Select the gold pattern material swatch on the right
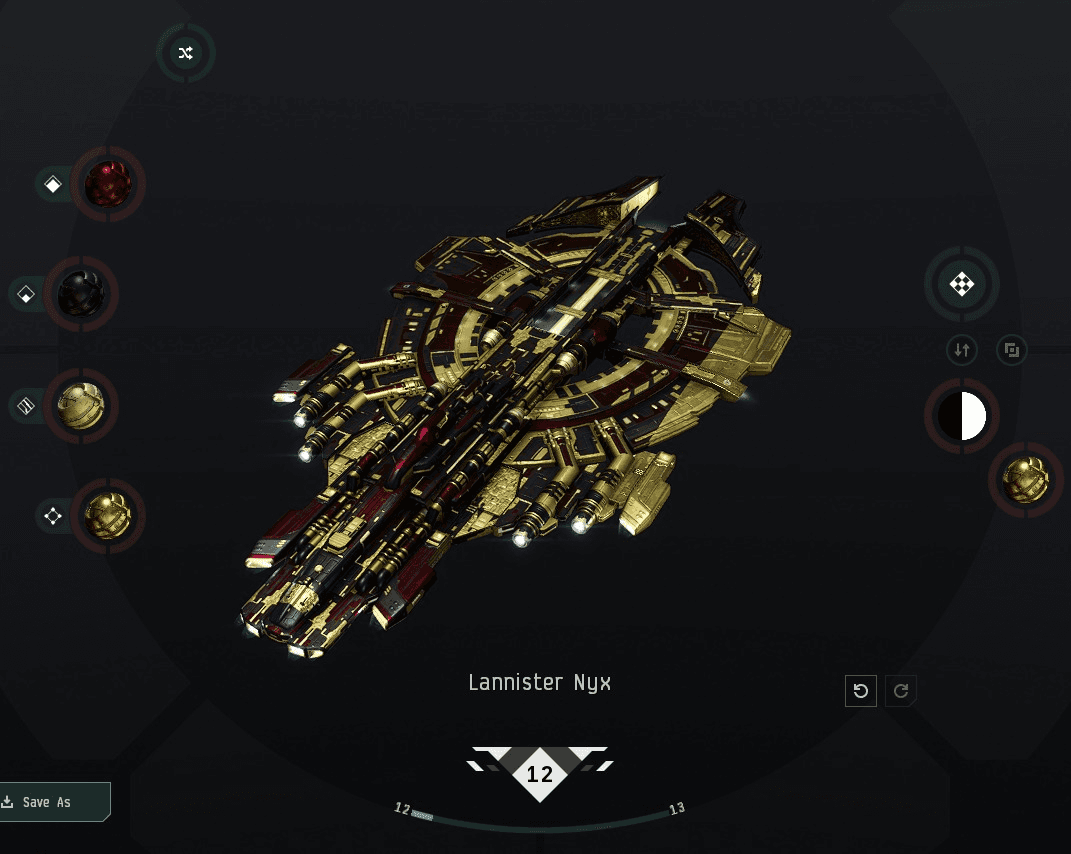The image size is (1071, 854). point(1026,480)
